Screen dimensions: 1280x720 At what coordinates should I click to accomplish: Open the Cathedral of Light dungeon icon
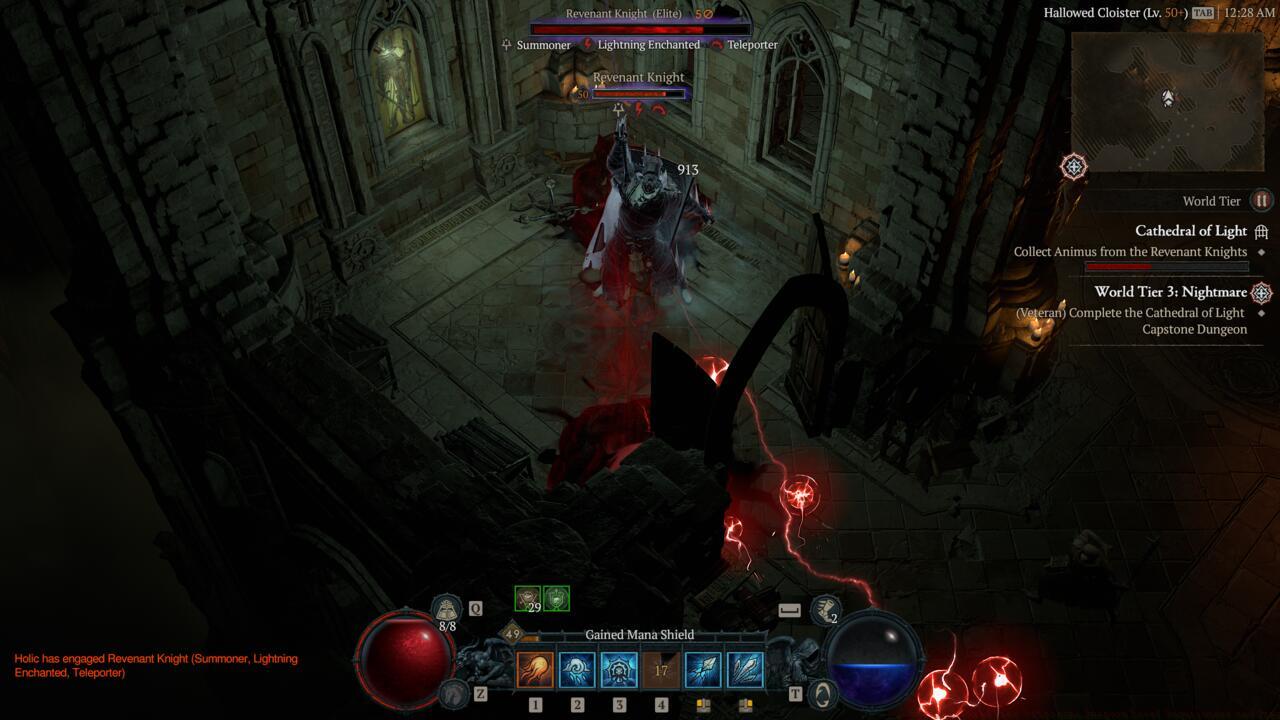click(1260, 230)
